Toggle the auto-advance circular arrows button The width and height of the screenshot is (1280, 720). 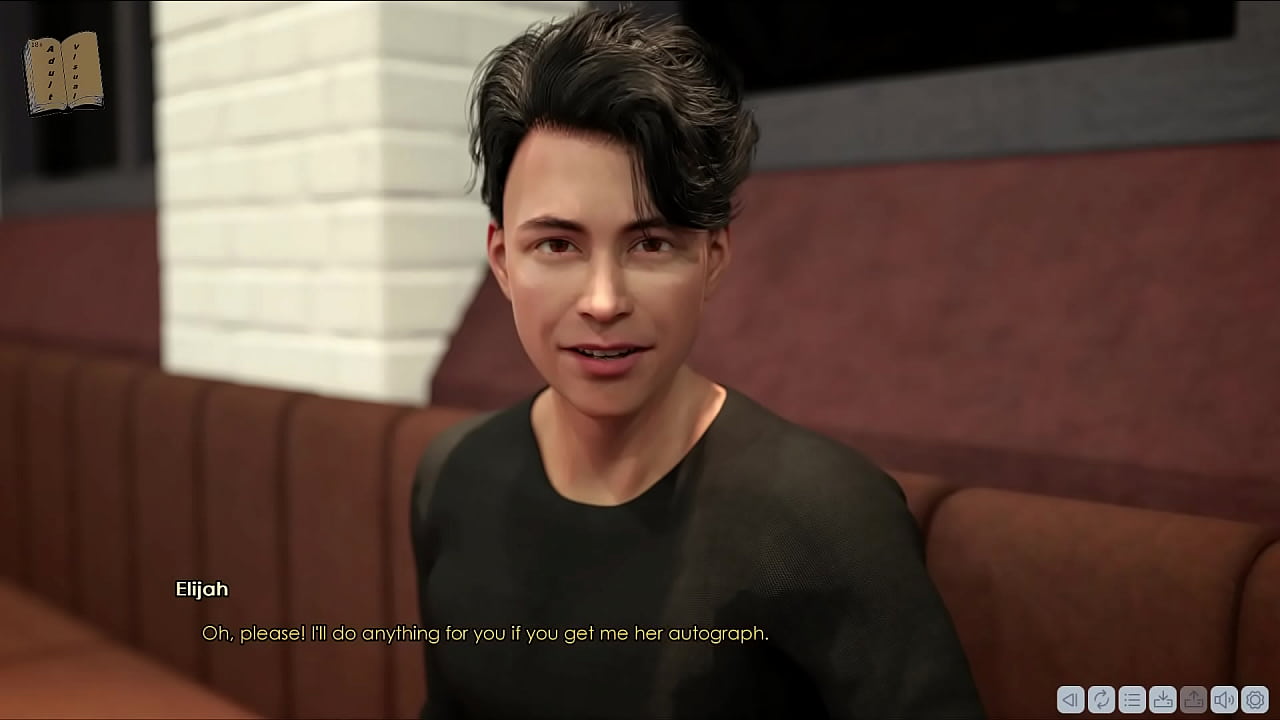coord(1101,700)
